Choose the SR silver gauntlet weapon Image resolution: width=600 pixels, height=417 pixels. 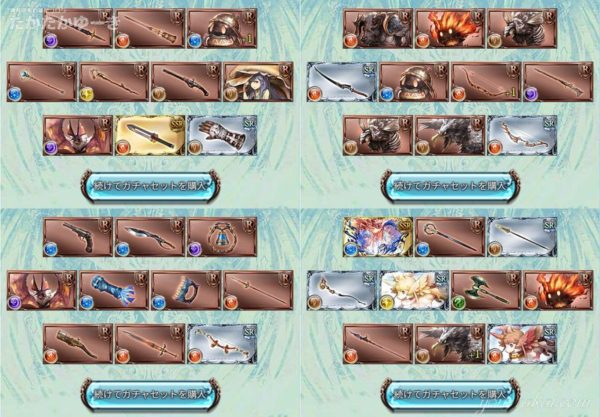(221, 134)
